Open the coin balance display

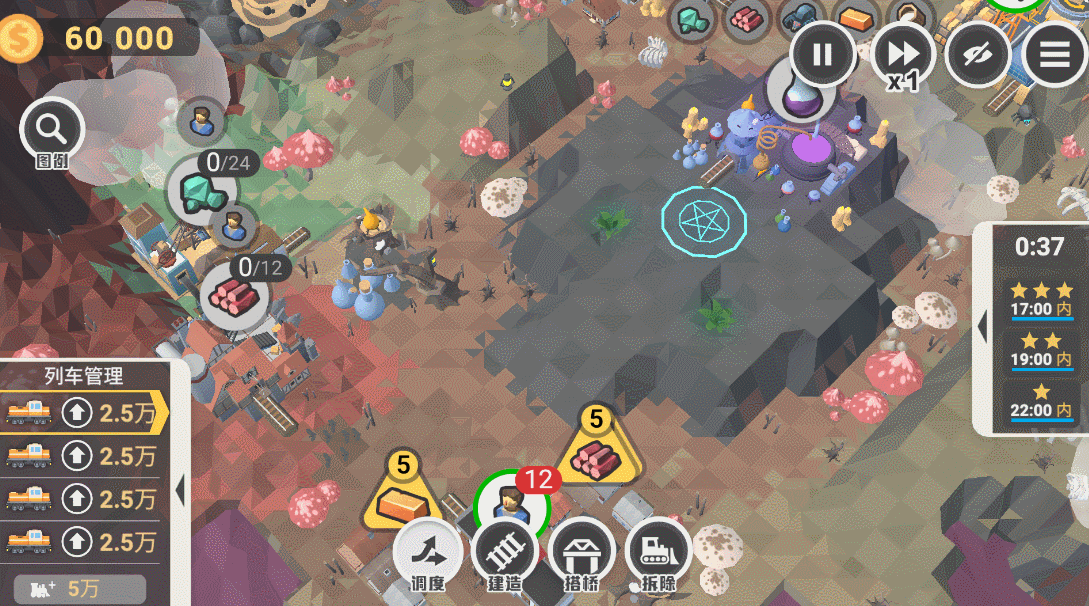(x=98, y=38)
